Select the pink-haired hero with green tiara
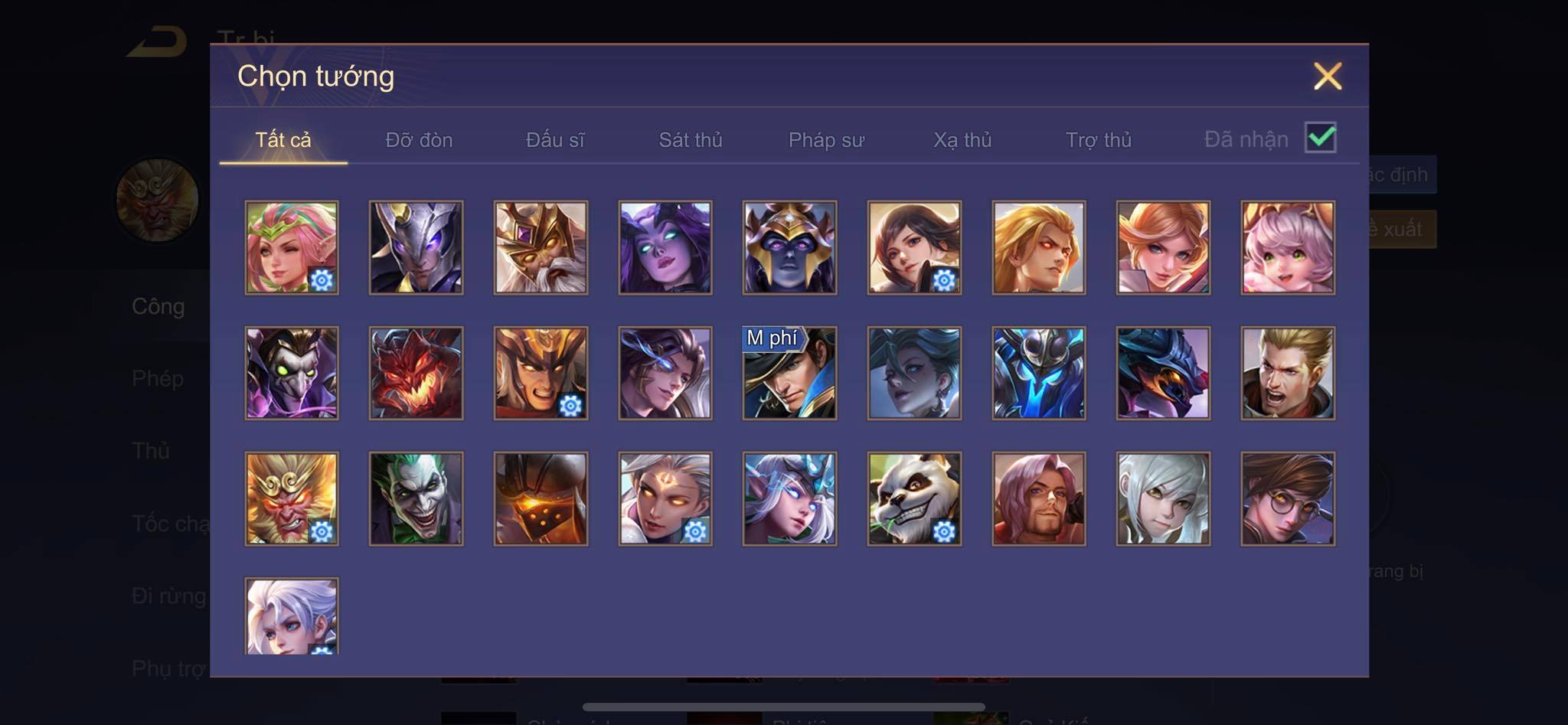The width and height of the screenshot is (1568, 725). tap(292, 247)
